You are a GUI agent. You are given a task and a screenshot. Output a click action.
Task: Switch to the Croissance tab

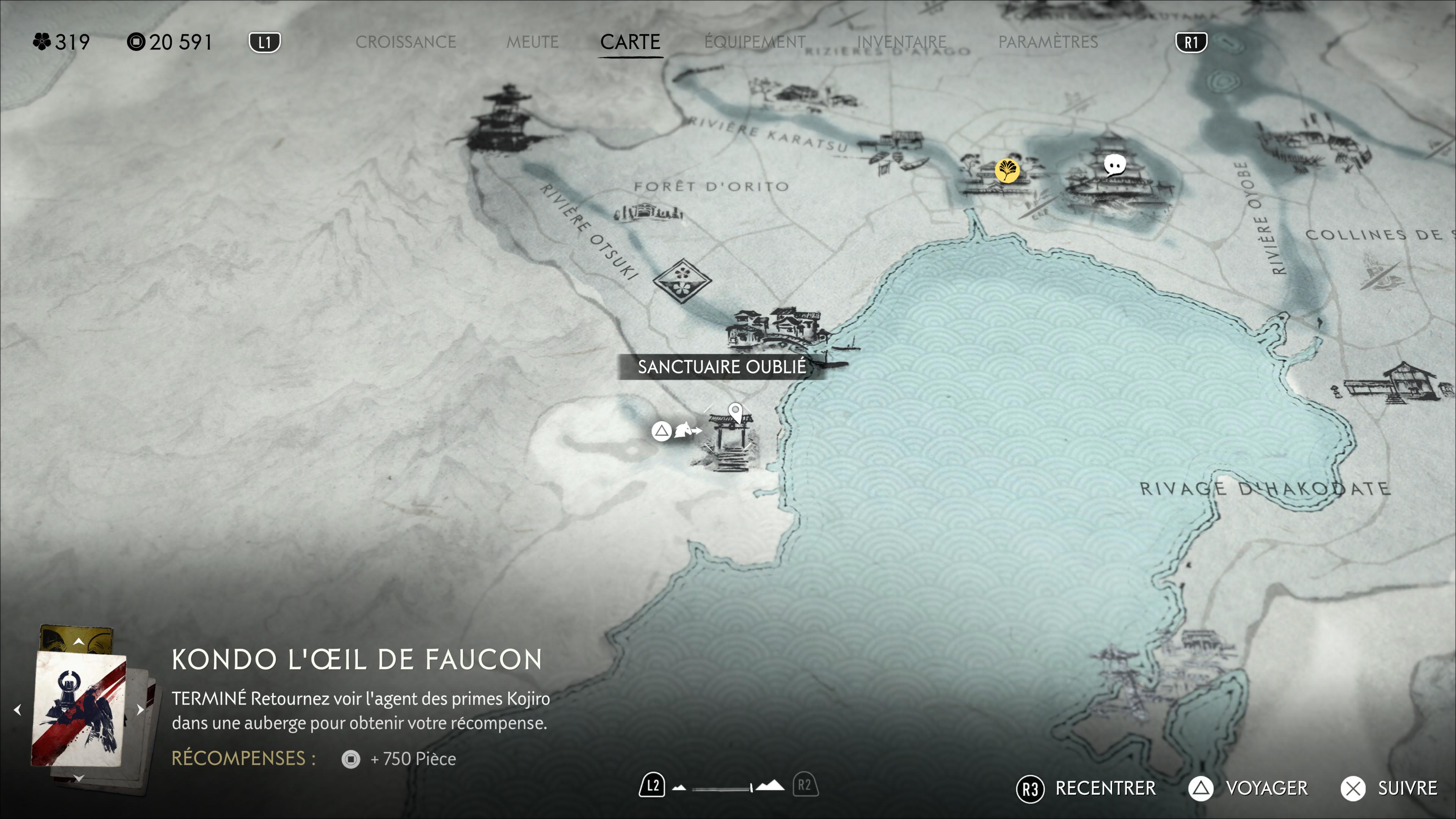click(405, 42)
